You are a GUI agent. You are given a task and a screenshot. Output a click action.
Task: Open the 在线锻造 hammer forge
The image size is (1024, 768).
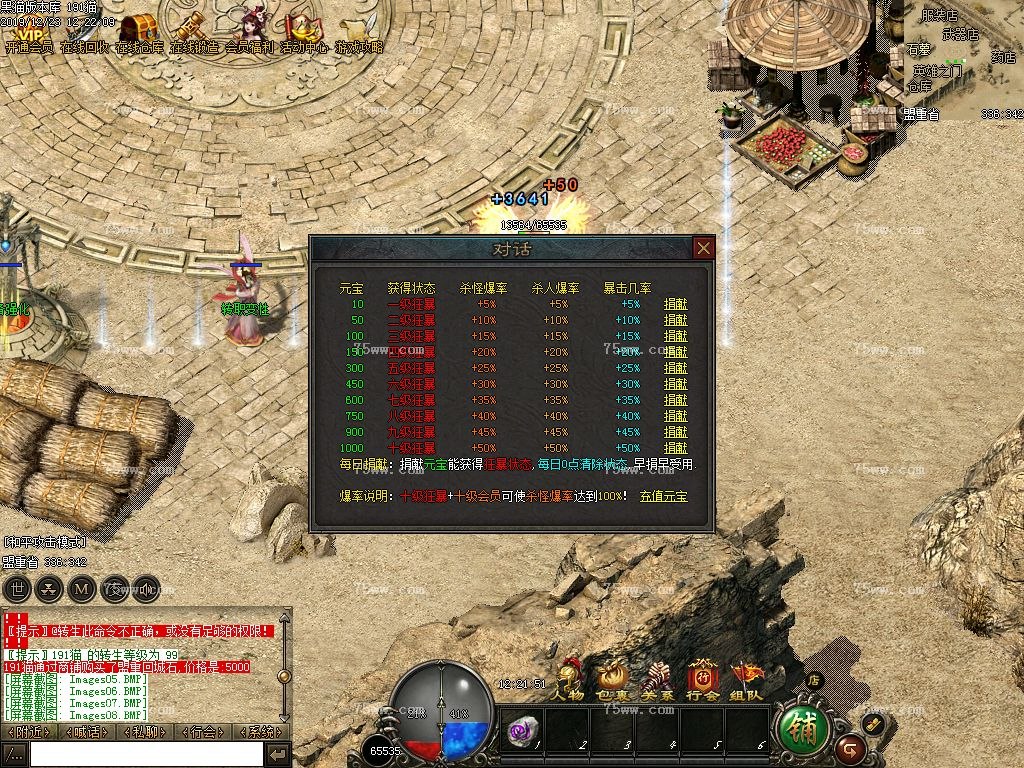pyautogui.click(x=194, y=30)
